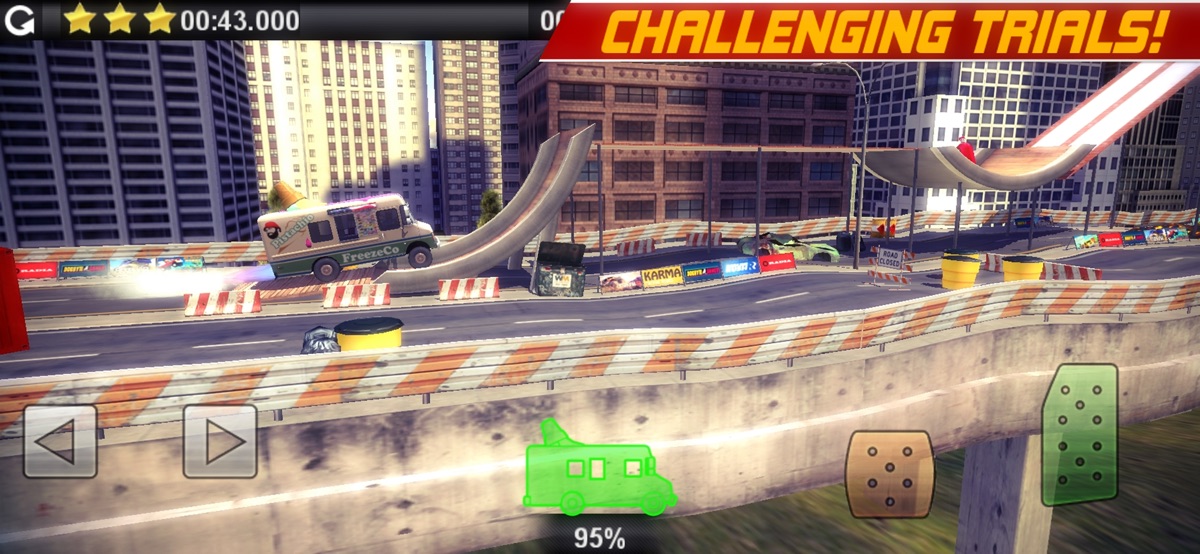Tap the restart arrow icon

pyautogui.click(x=19, y=19)
